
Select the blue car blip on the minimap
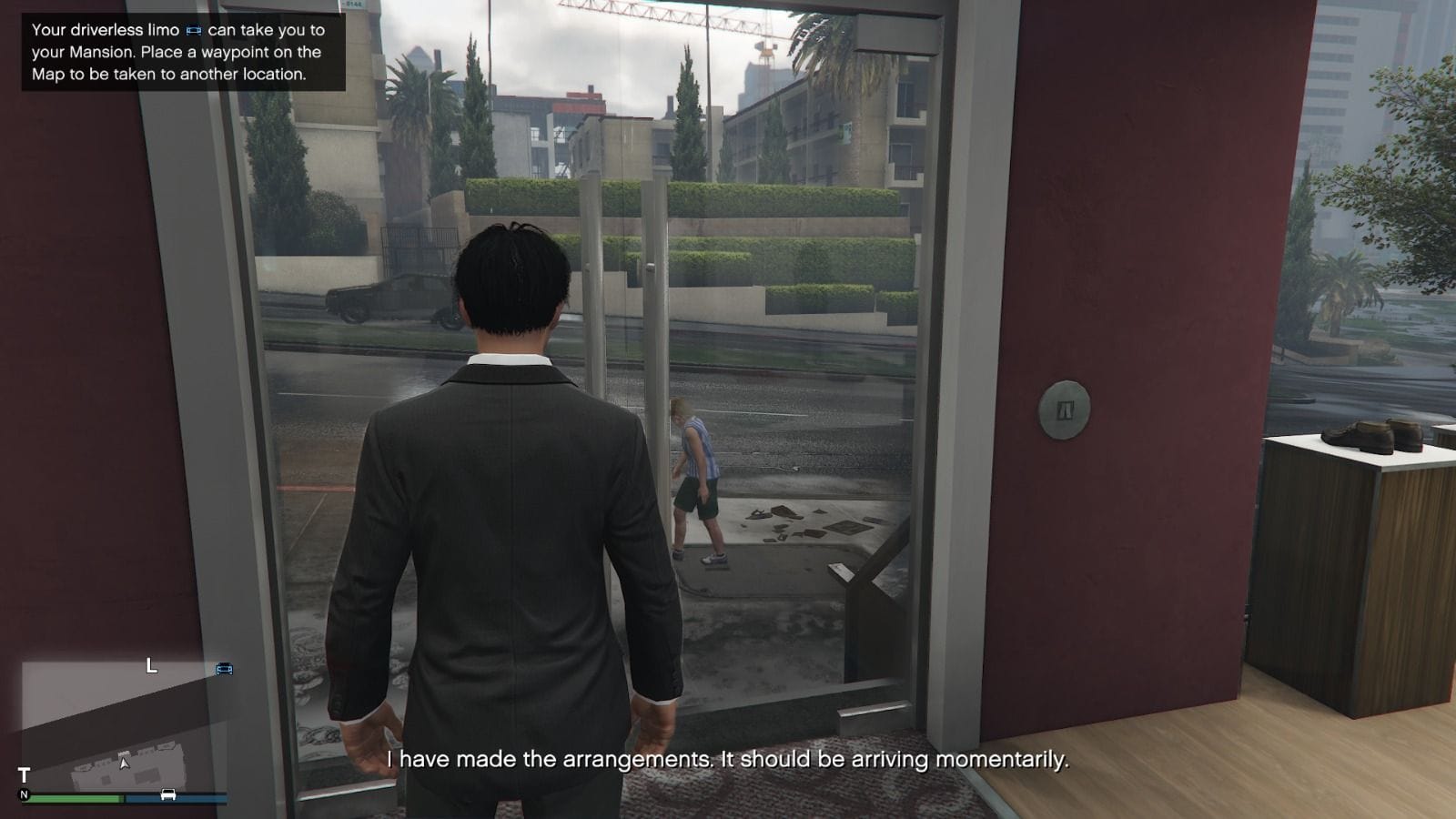[x=225, y=669]
